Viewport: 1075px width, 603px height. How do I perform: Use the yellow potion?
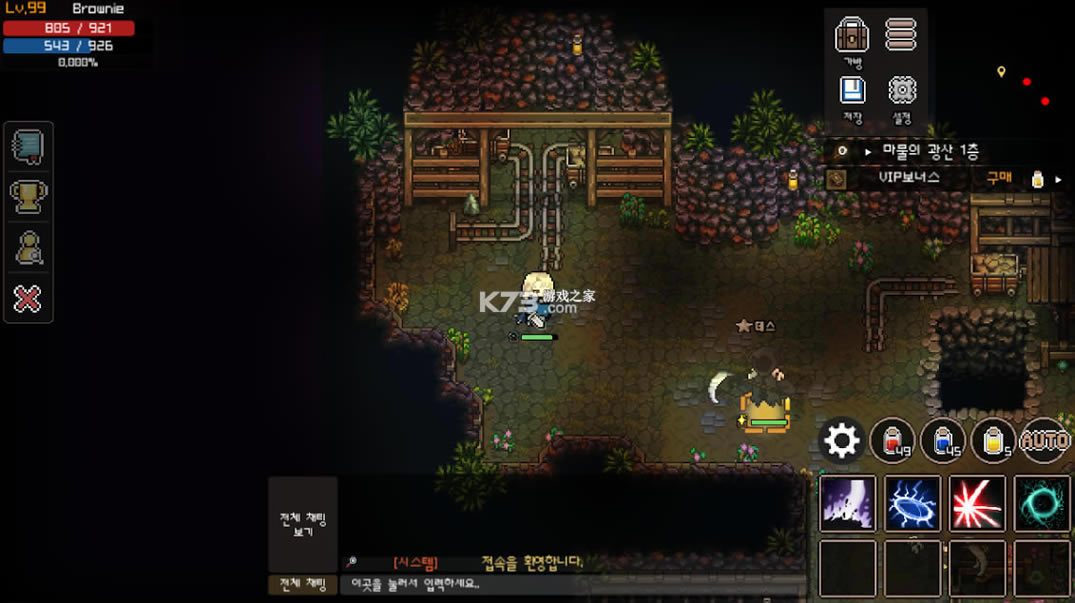[x=993, y=440]
